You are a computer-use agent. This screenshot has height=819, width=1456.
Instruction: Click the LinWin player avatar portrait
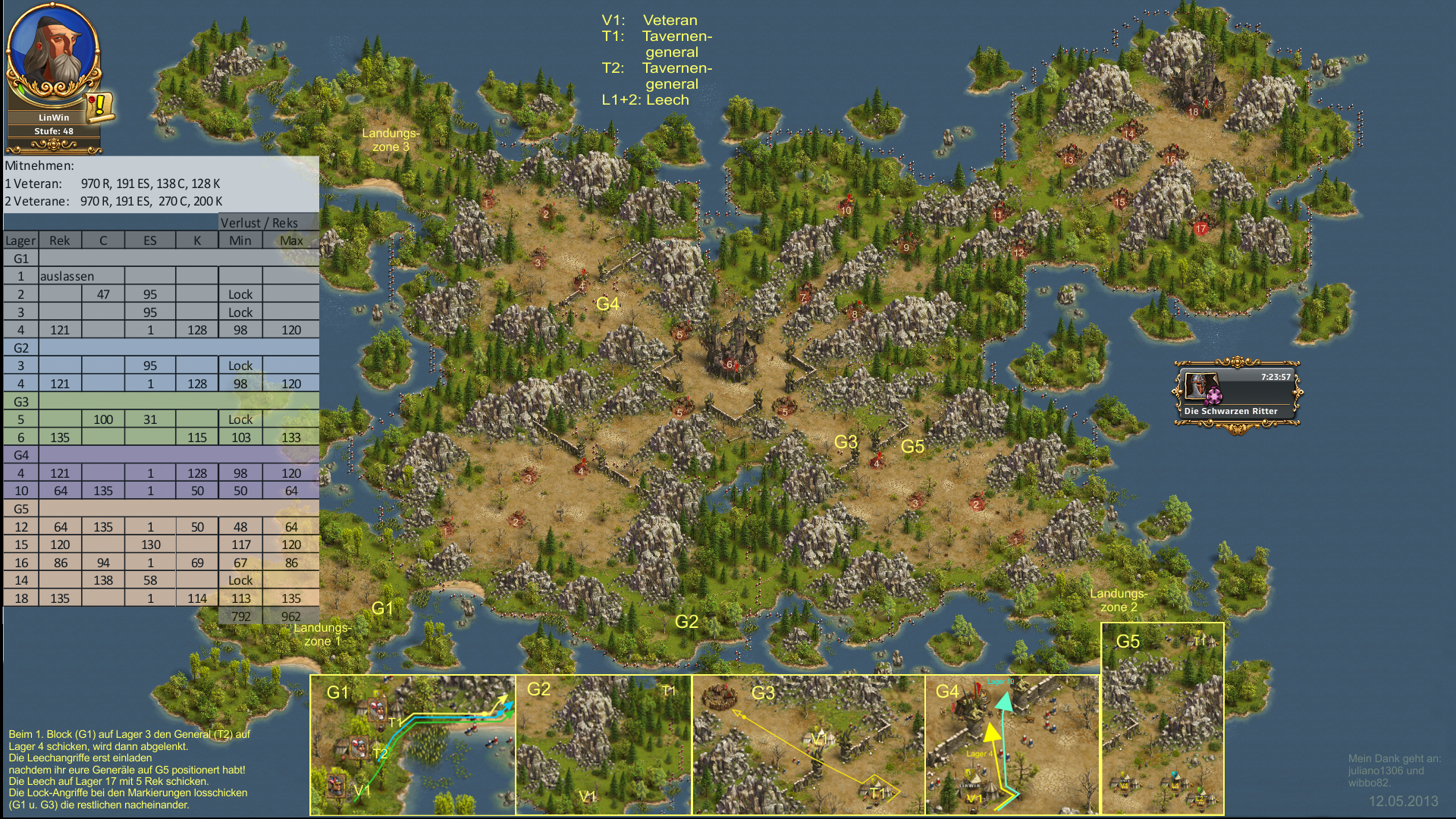52,51
